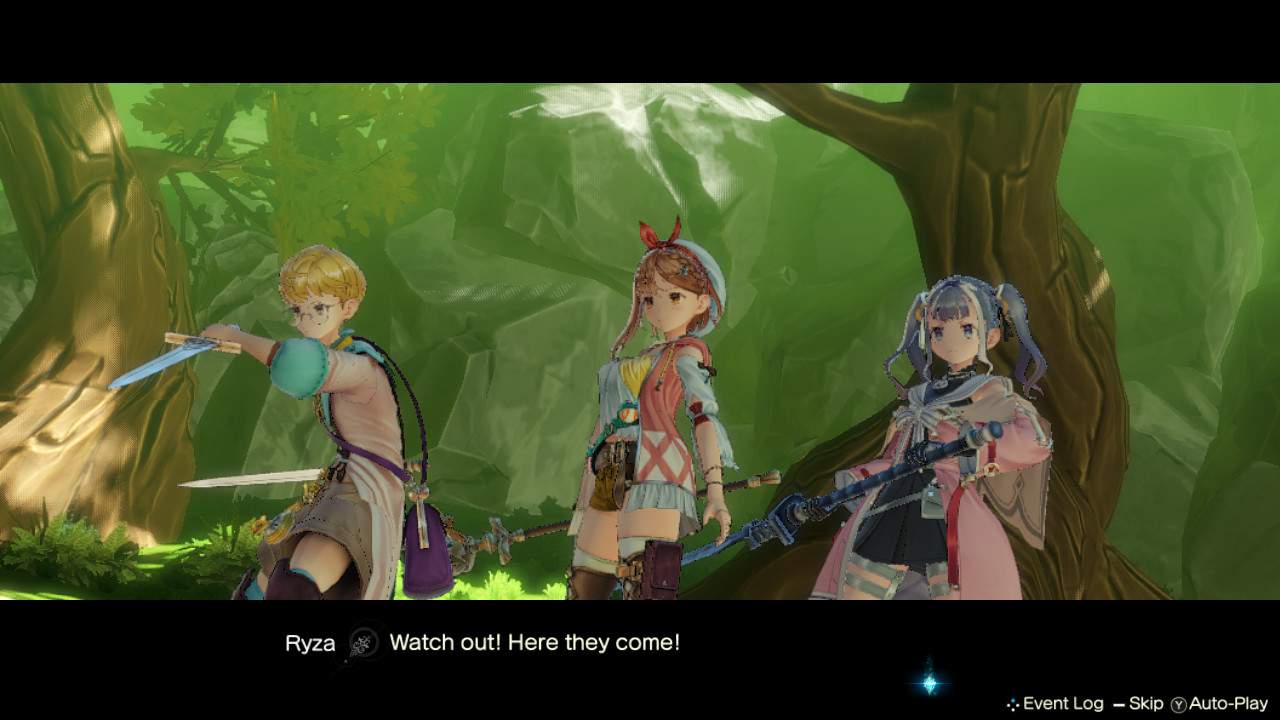This screenshot has height=720, width=1280.
Task: Click Ryza's name label to expand speaker info
Action: 311,644
